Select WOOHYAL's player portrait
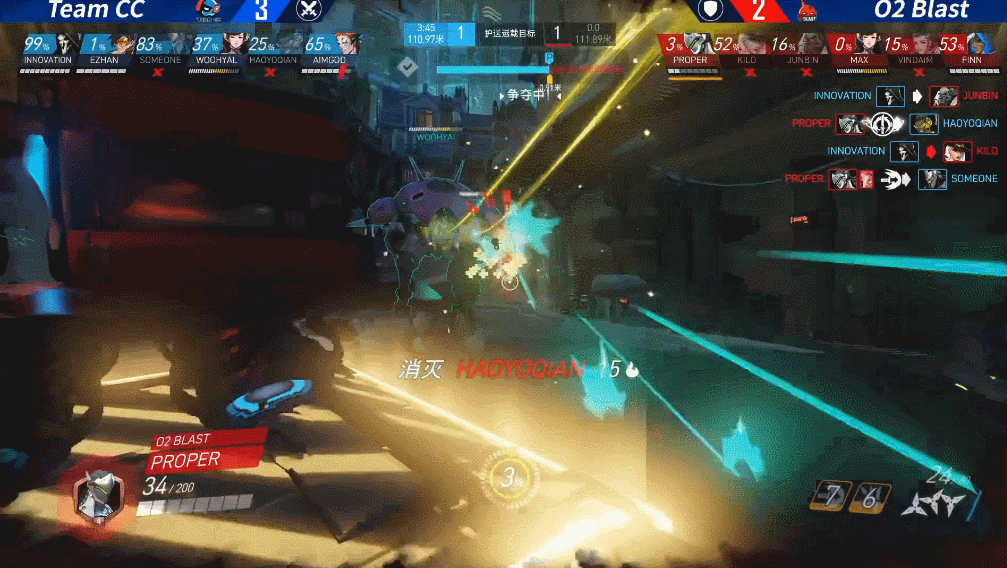 232,45
